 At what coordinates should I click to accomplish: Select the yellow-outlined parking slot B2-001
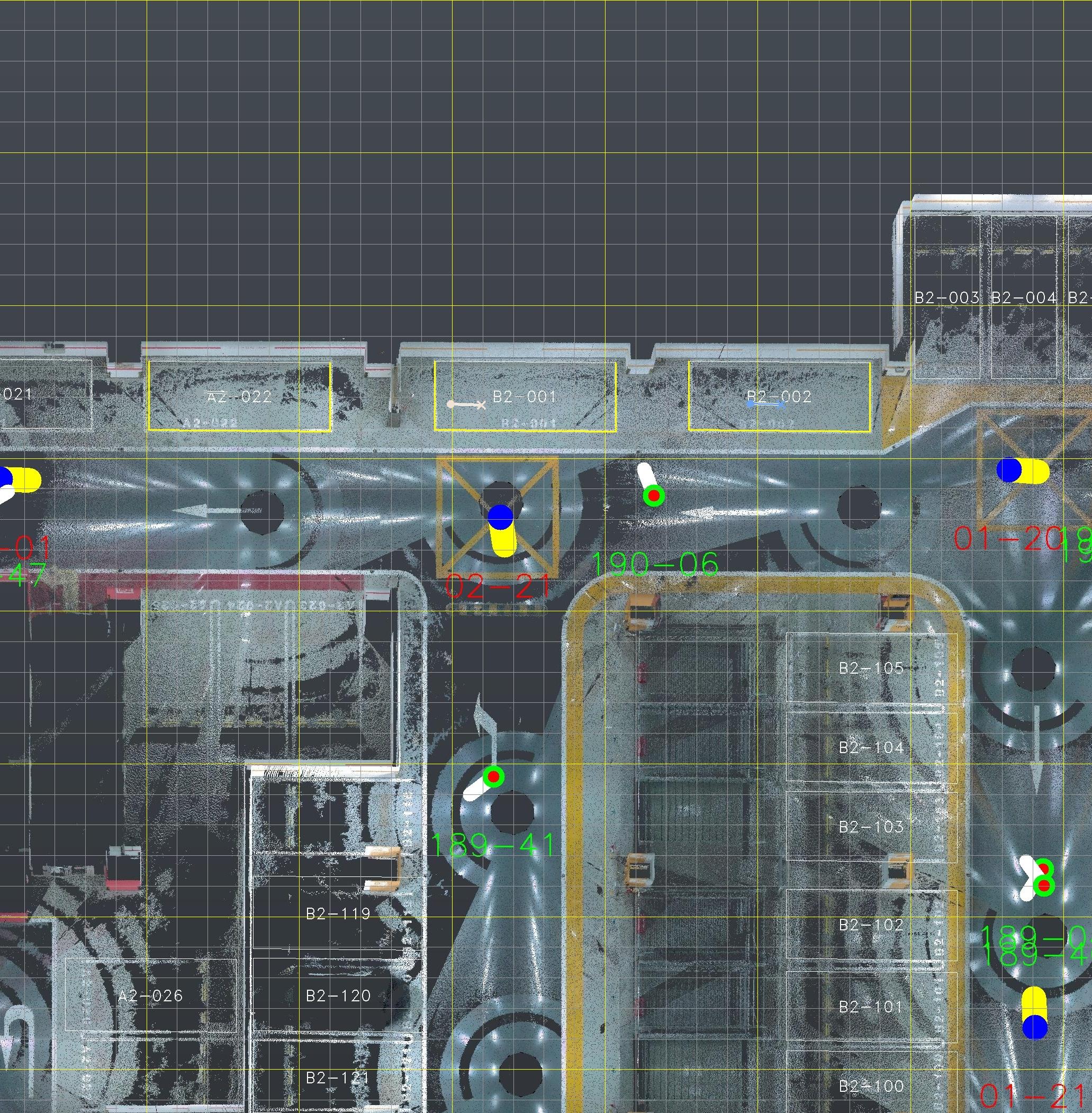[x=525, y=396]
